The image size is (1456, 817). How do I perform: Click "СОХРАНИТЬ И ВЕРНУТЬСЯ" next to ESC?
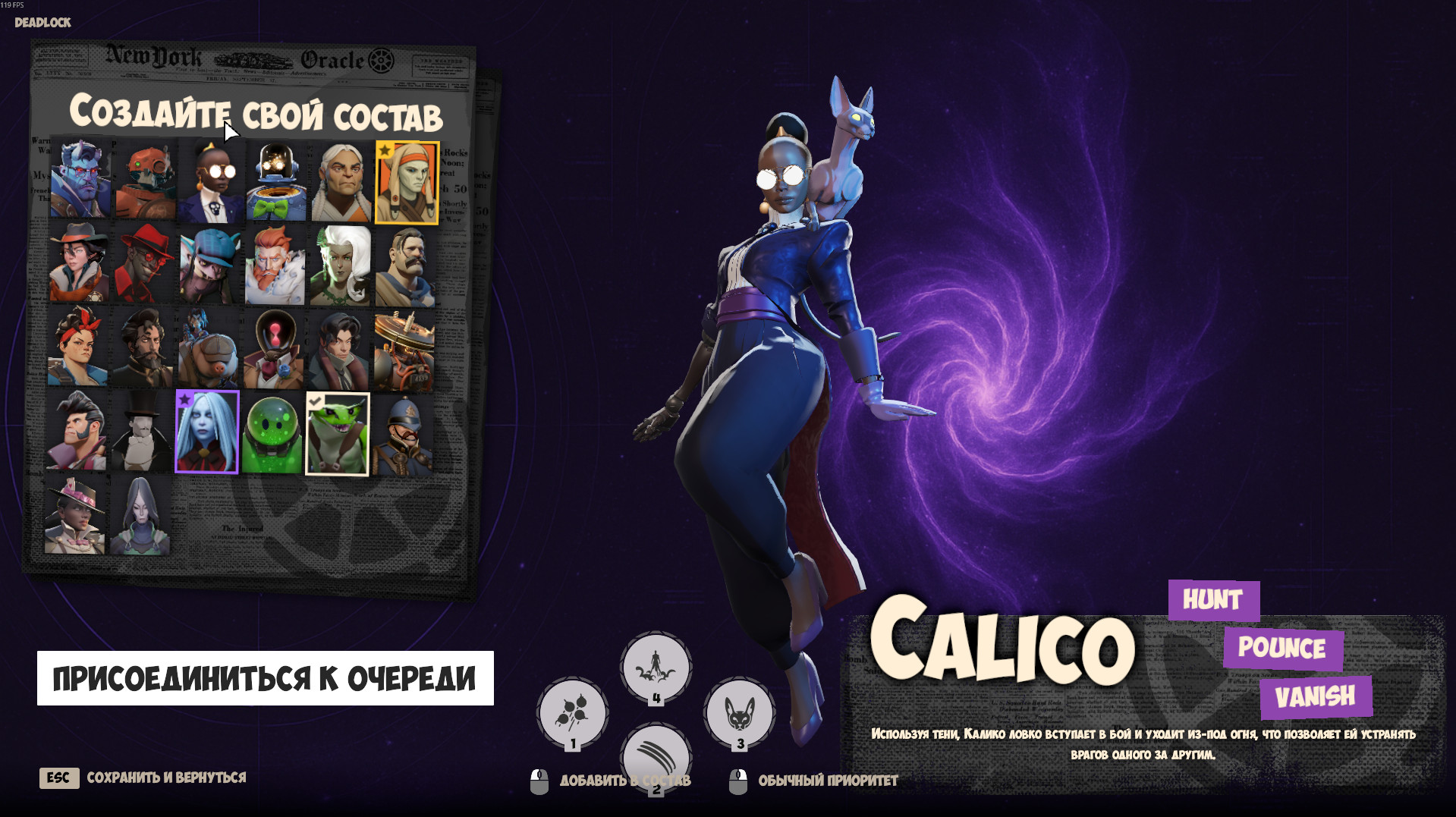[x=168, y=778]
